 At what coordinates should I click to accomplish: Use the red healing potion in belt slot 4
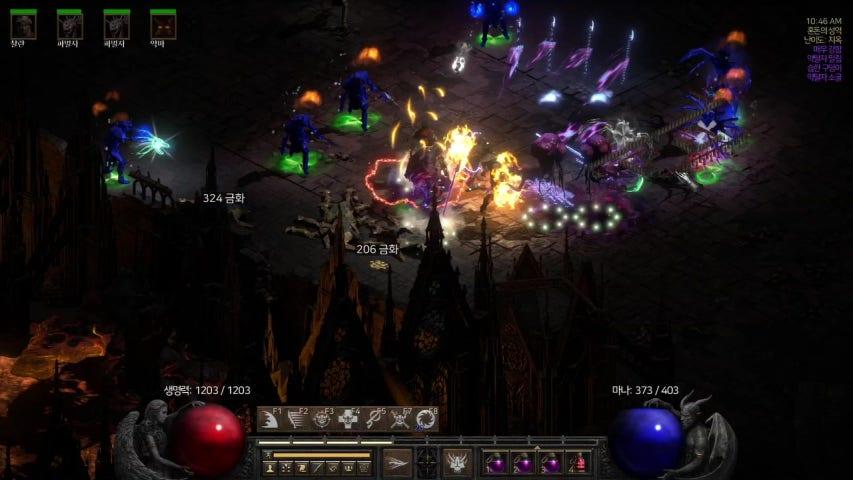pos(578,464)
